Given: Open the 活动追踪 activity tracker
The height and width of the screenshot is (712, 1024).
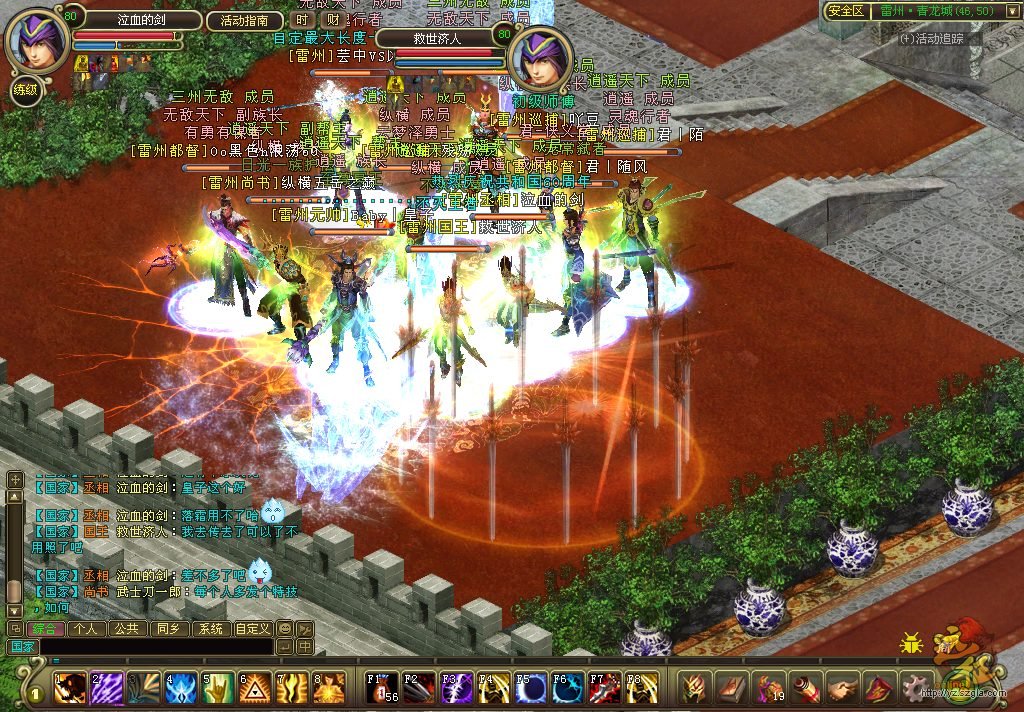Looking at the screenshot, I should [x=931, y=39].
